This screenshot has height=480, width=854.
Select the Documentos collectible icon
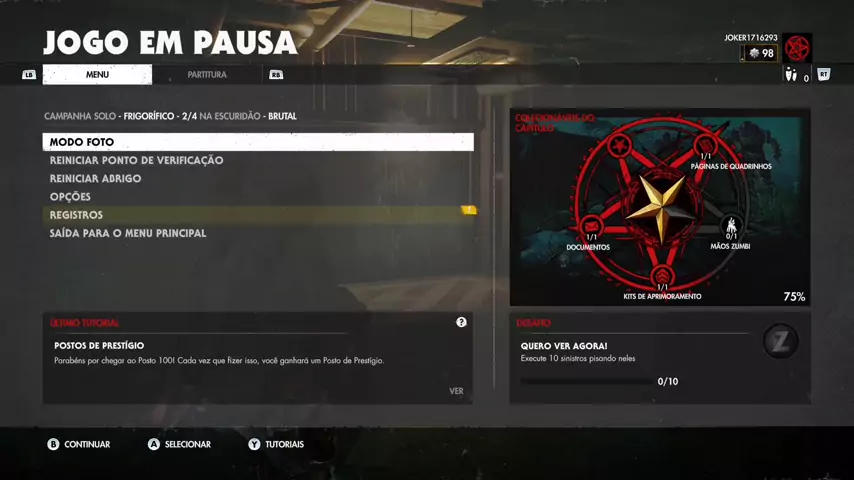(591, 226)
